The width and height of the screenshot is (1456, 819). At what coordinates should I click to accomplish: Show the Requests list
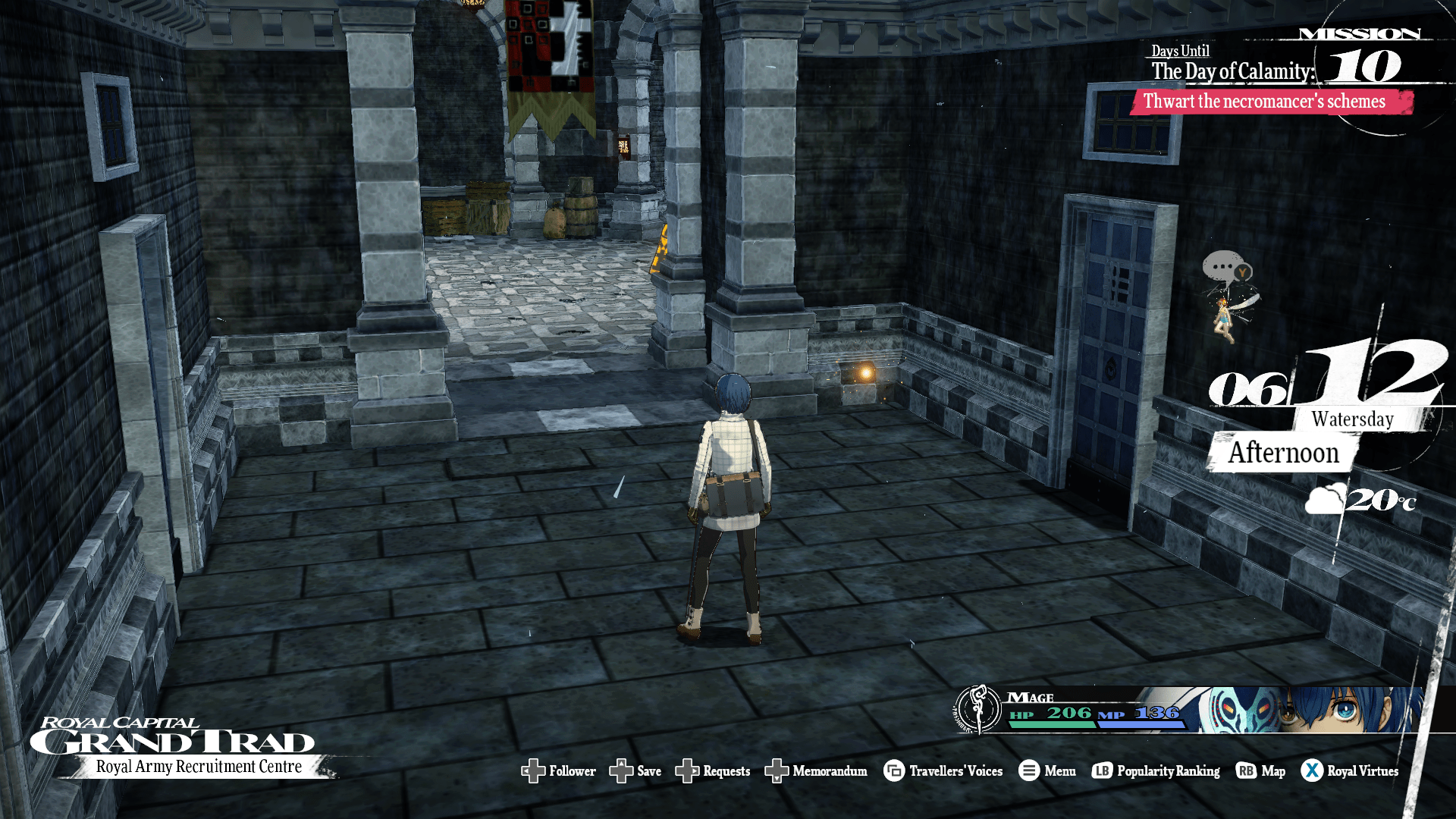pyautogui.click(x=713, y=771)
